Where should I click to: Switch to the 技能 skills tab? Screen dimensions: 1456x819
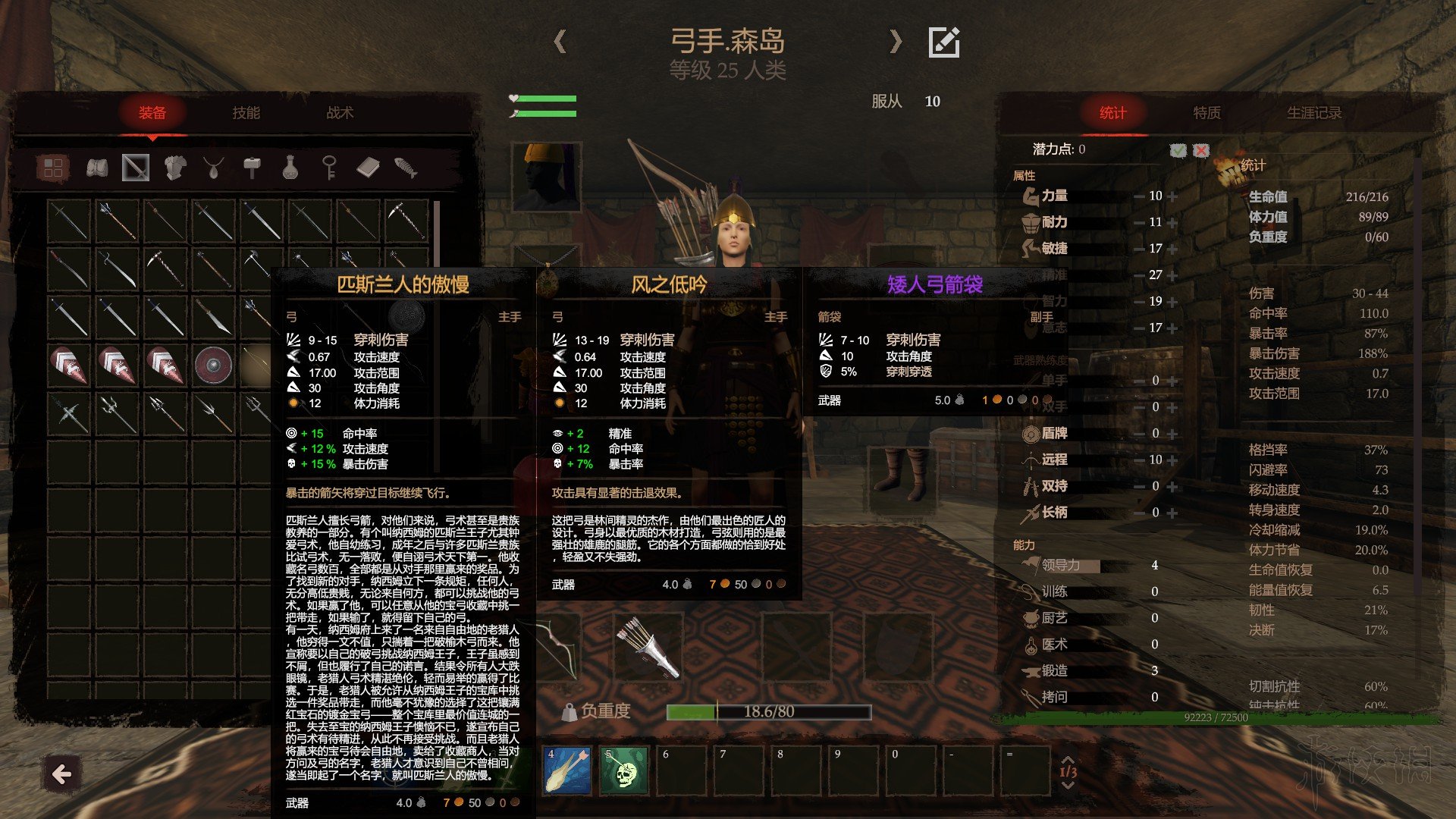[x=246, y=113]
